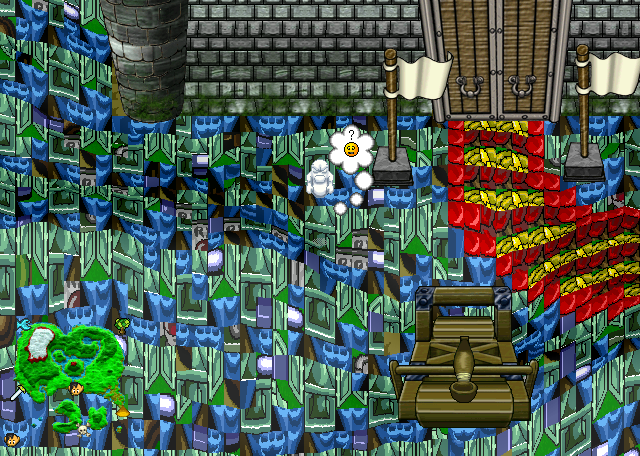
Task: Select the skull marker on the minimap
Action: tap(83, 430)
